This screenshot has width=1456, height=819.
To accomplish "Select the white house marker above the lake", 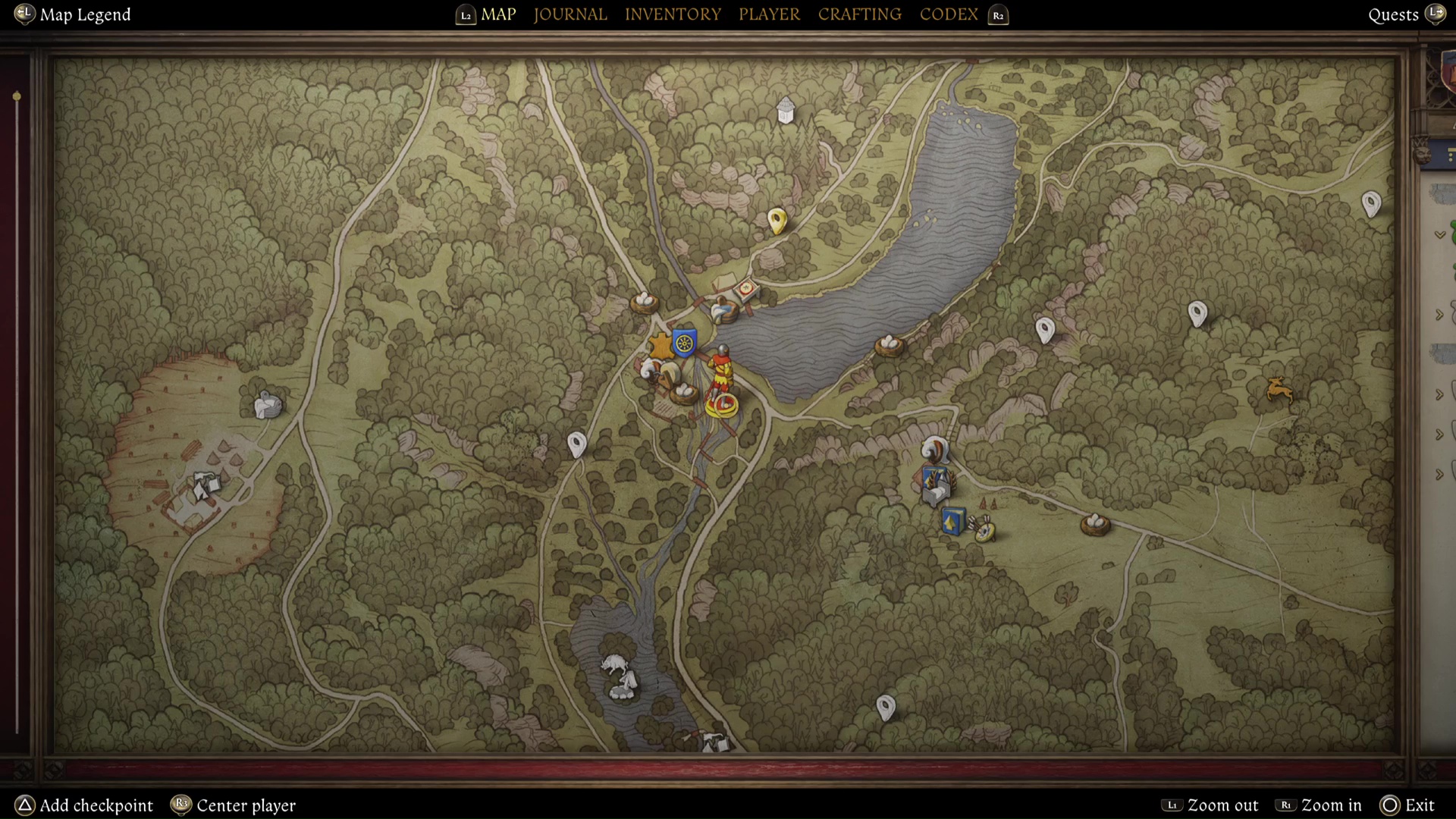I will (x=786, y=111).
